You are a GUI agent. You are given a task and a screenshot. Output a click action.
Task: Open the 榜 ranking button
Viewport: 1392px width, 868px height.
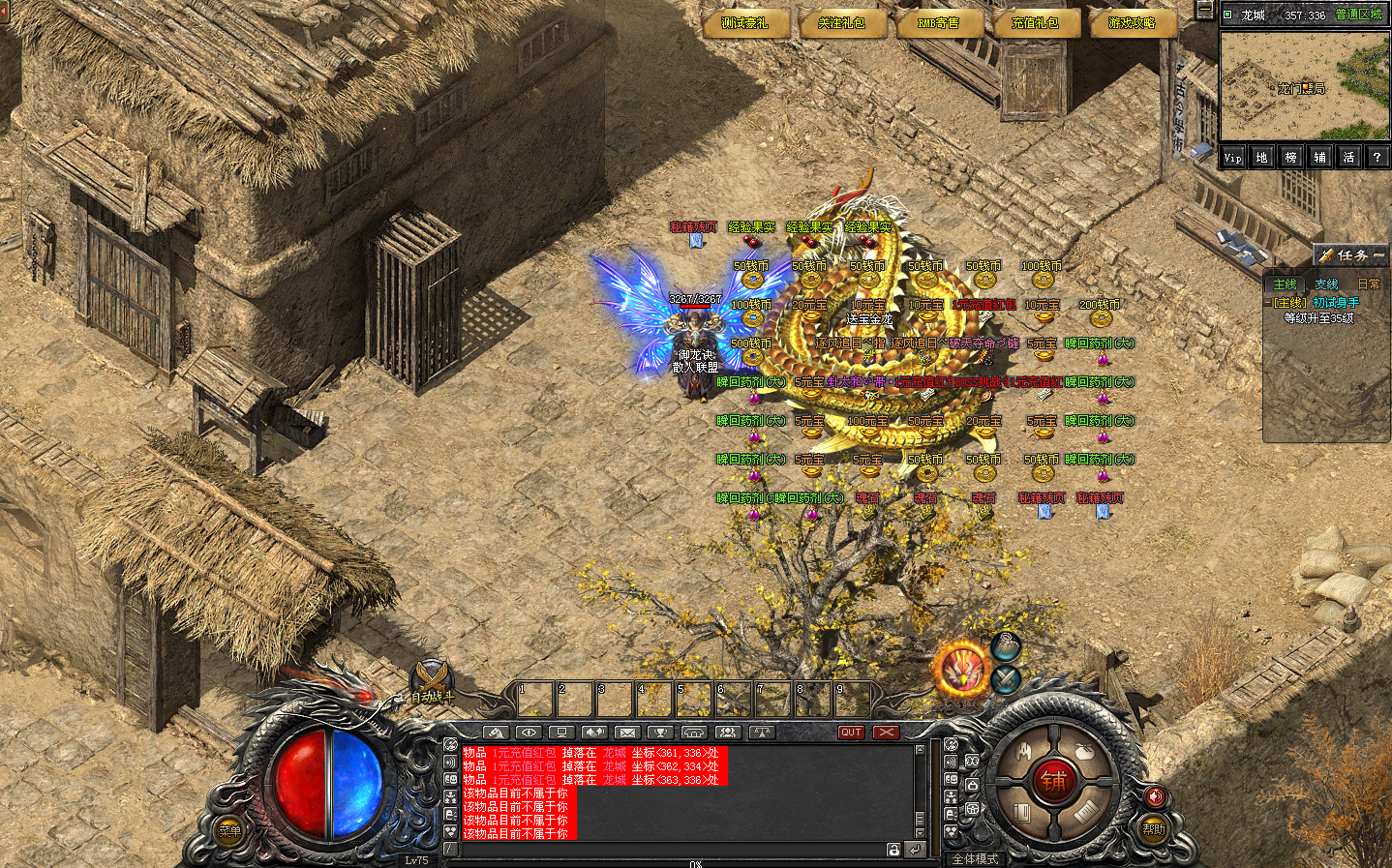[x=1290, y=158]
